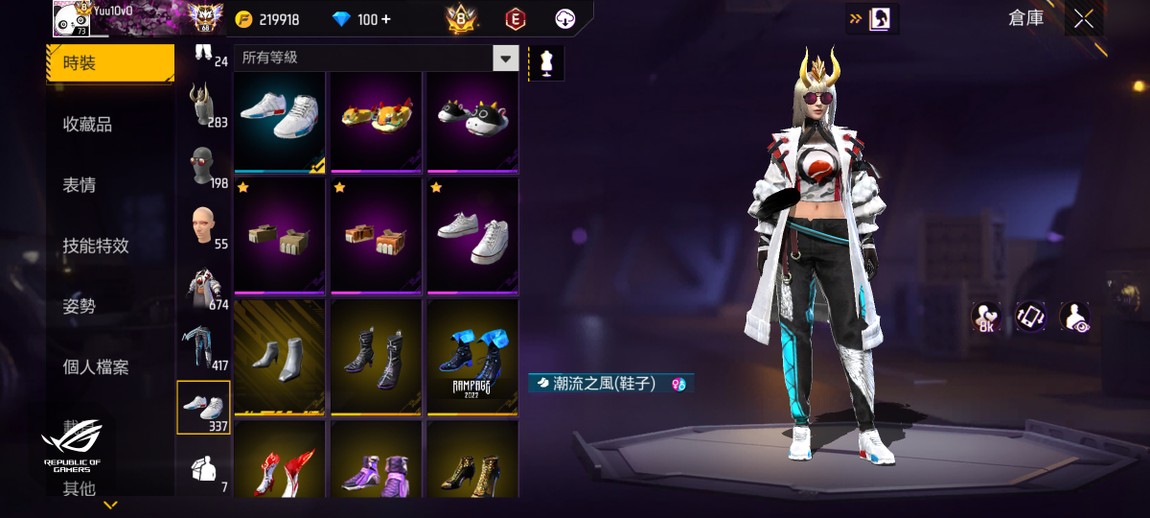Pick the cow-pattern slippers item
This screenshot has height=518, width=1150.
click(472, 120)
